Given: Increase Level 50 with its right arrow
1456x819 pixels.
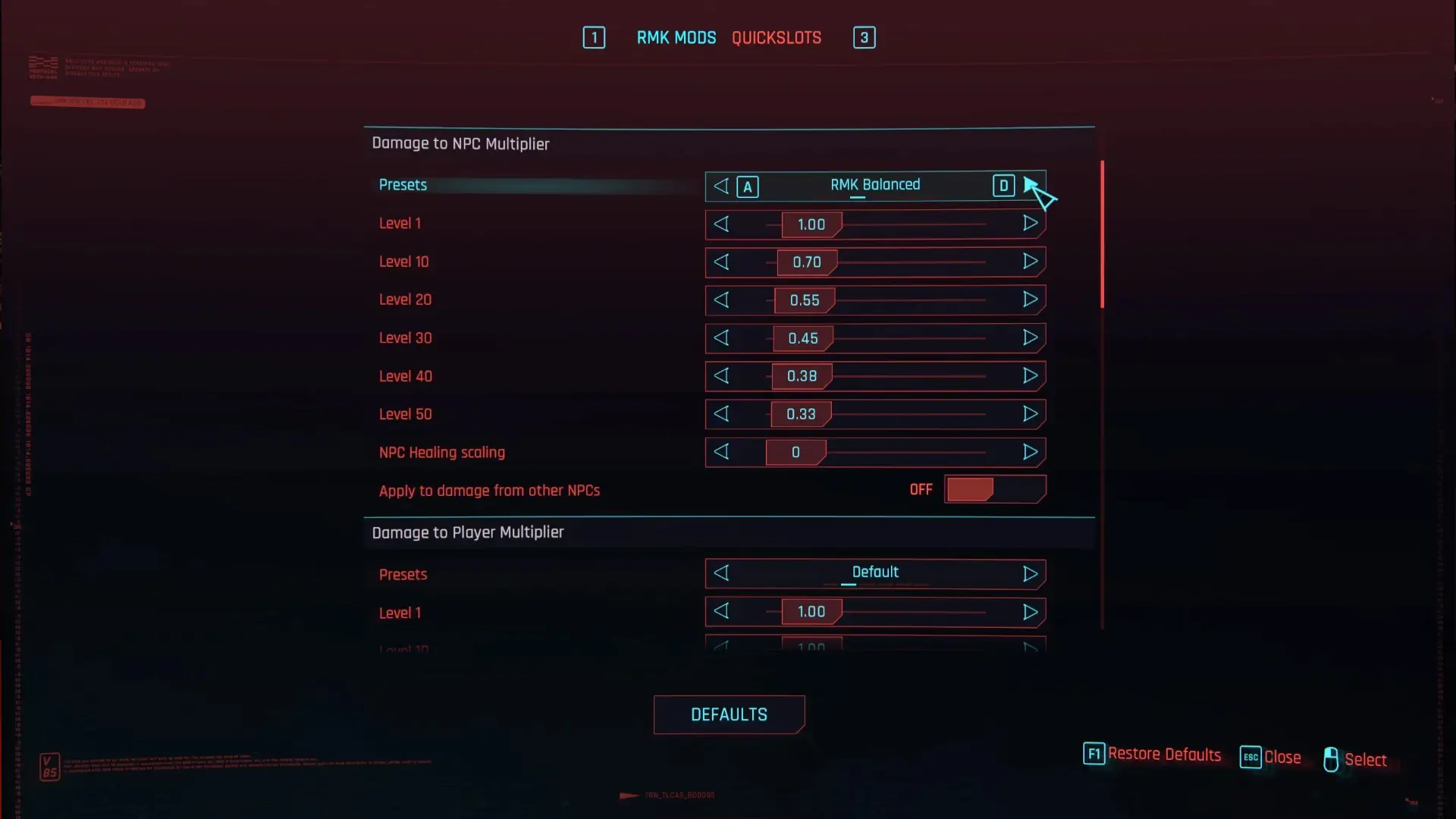Looking at the screenshot, I should [1031, 414].
